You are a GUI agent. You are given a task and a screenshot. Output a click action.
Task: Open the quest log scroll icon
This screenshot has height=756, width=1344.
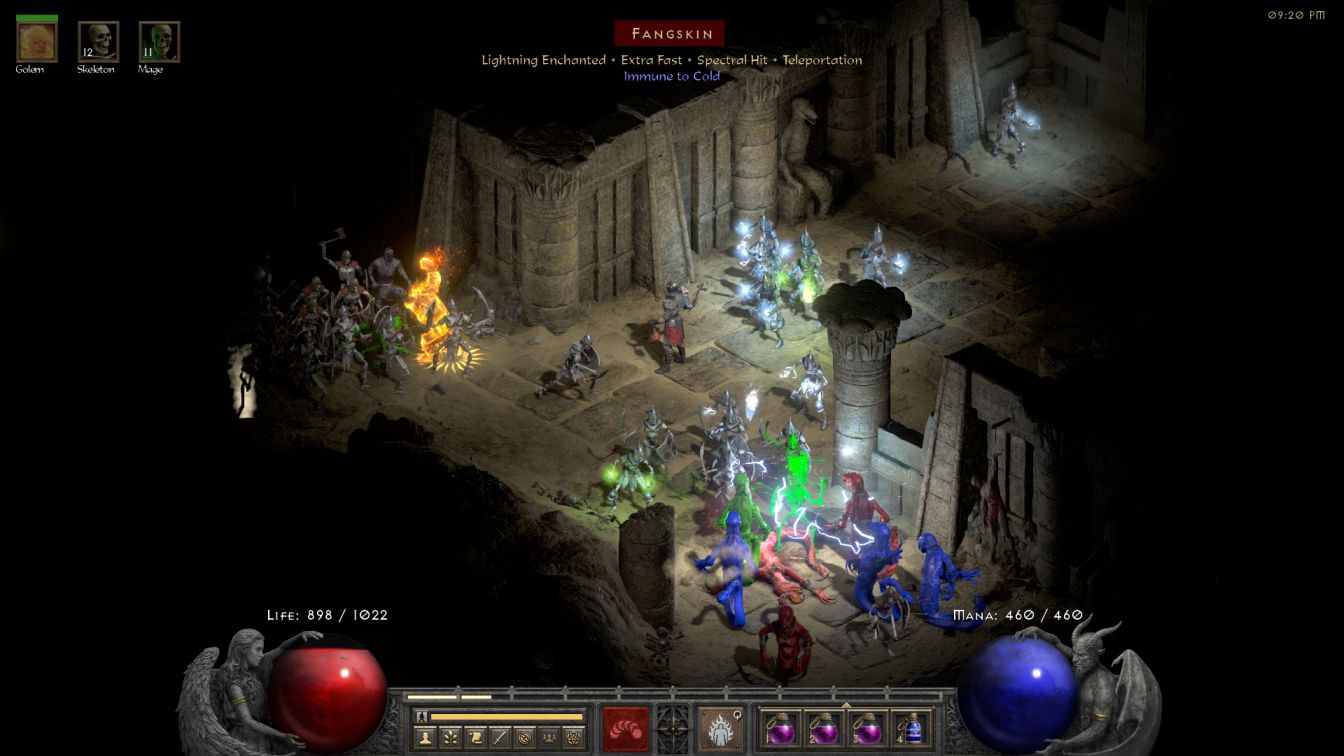pos(474,738)
